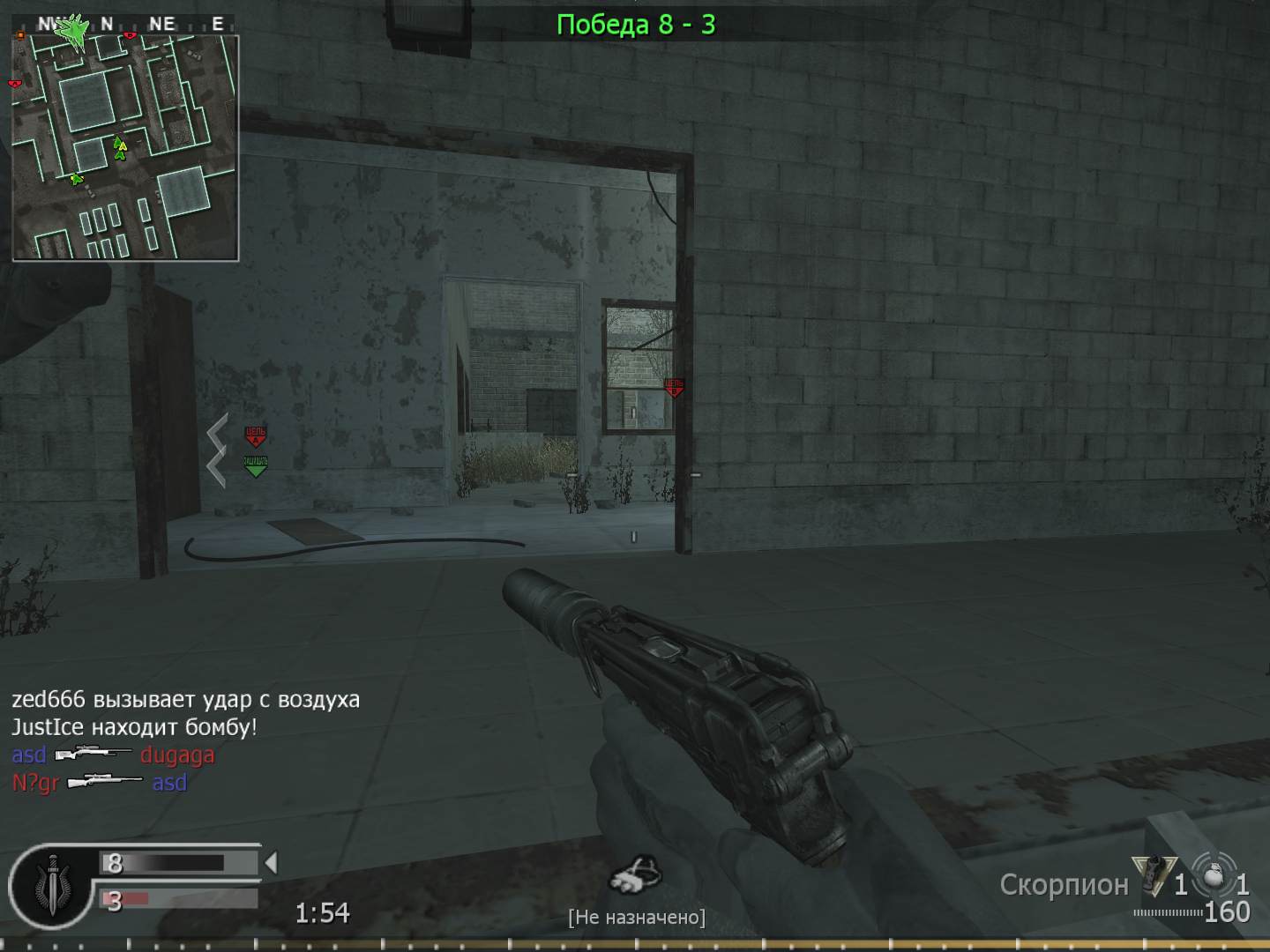Click the green "Защищать" objective marker
This screenshot has height=952, width=1270.
point(254,465)
